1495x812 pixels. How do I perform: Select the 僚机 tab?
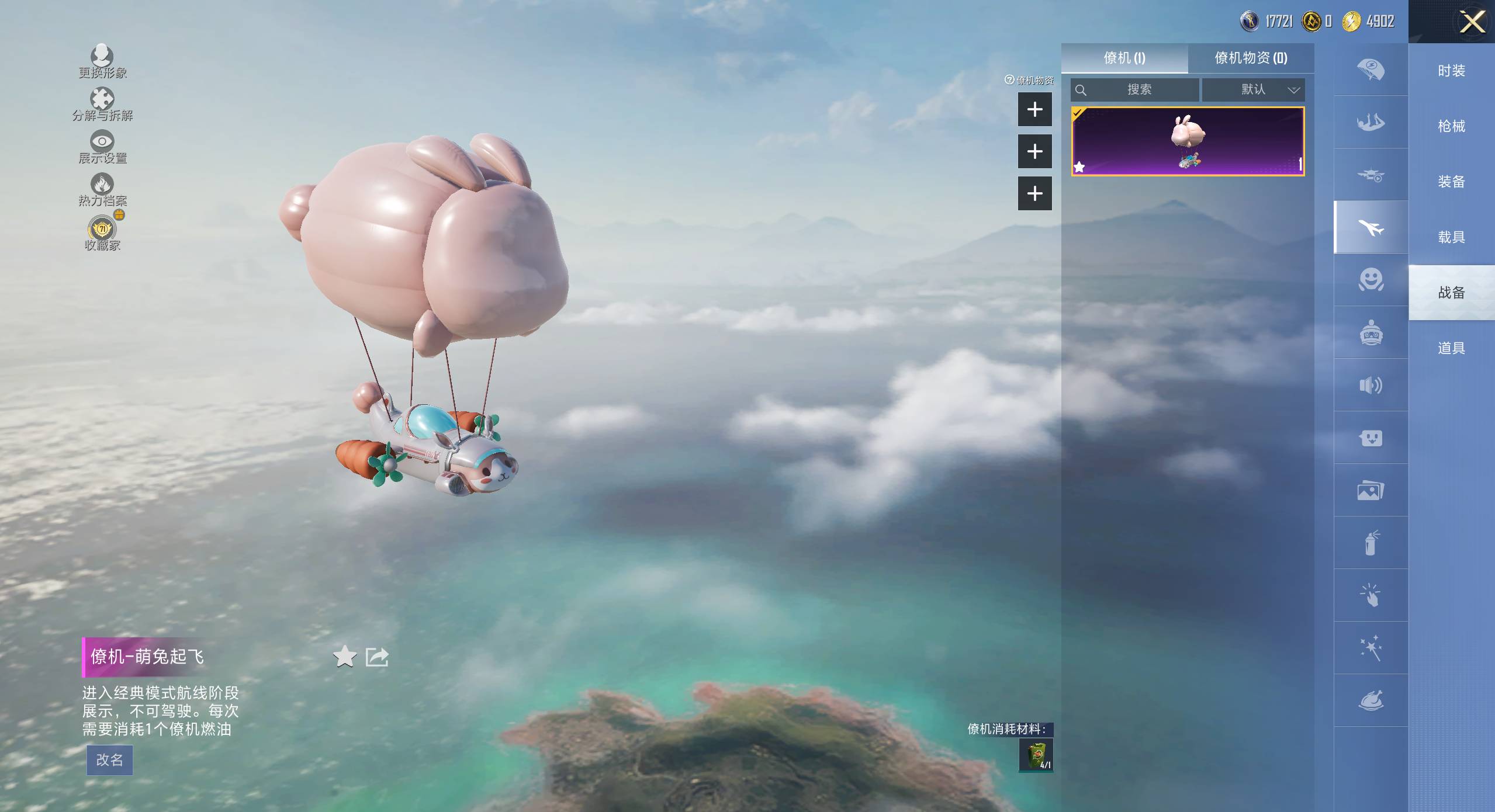(1124, 58)
